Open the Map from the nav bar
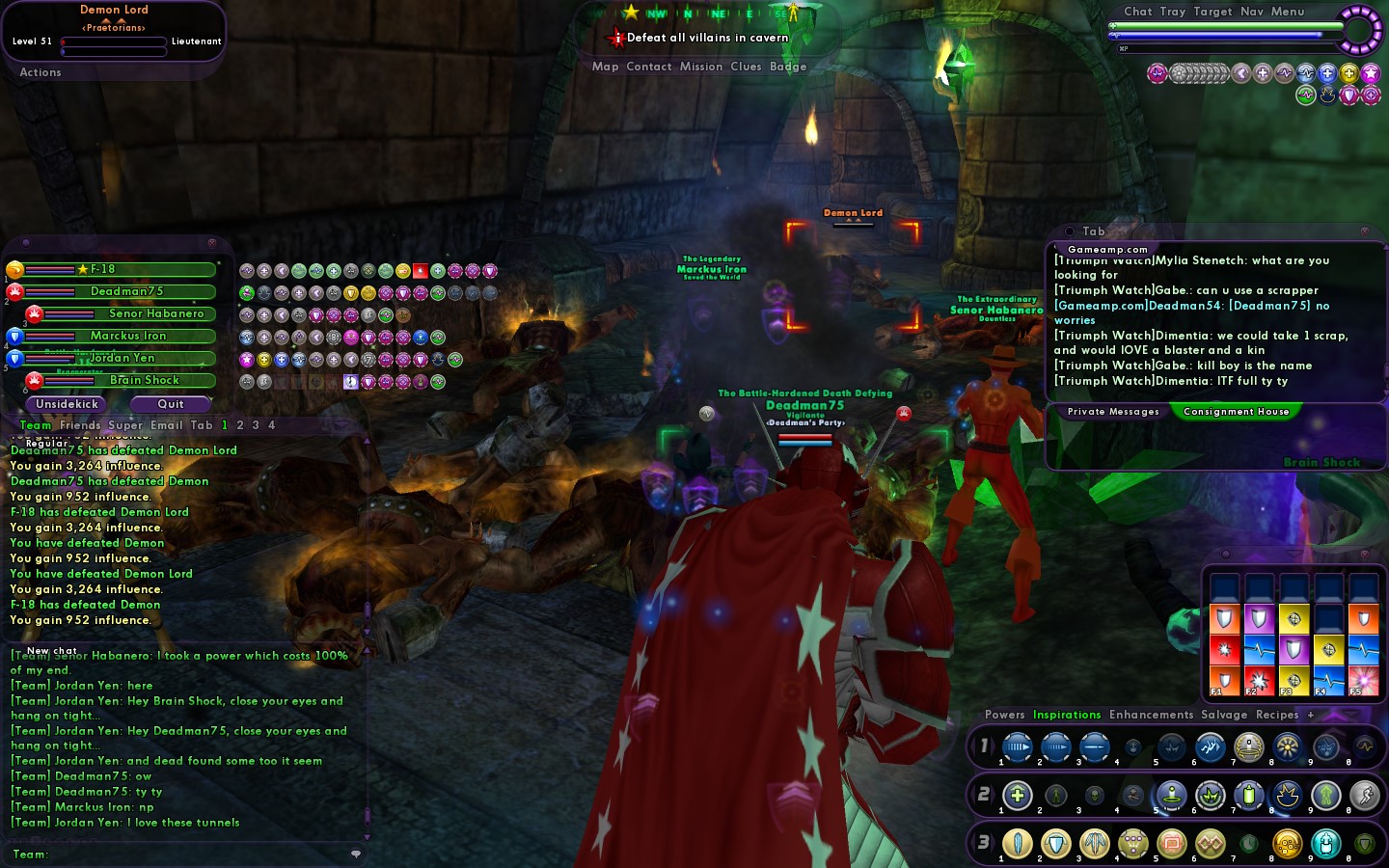This screenshot has height=868, width=1389. 605,67
